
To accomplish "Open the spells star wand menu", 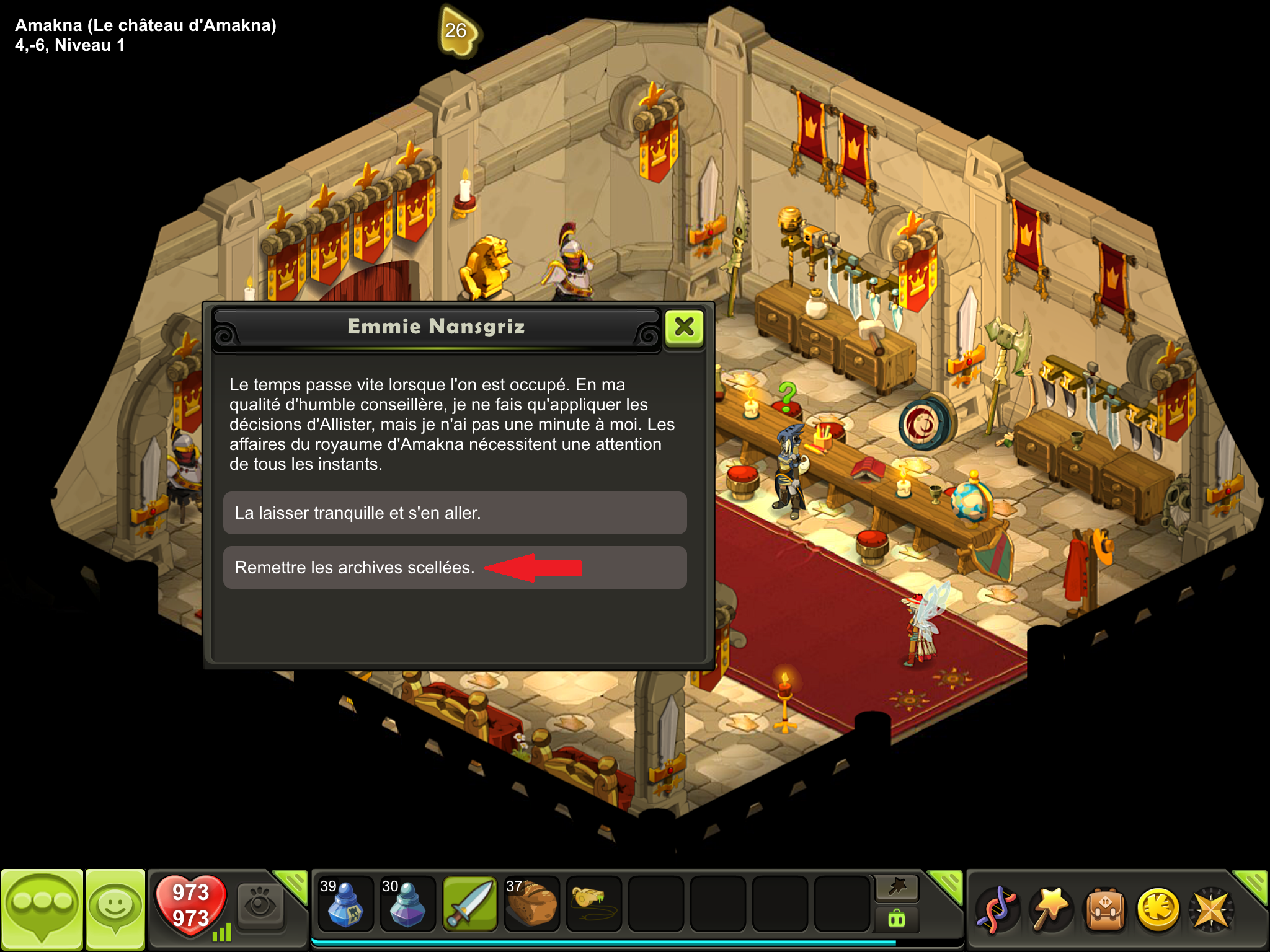I will point(1051,910).
